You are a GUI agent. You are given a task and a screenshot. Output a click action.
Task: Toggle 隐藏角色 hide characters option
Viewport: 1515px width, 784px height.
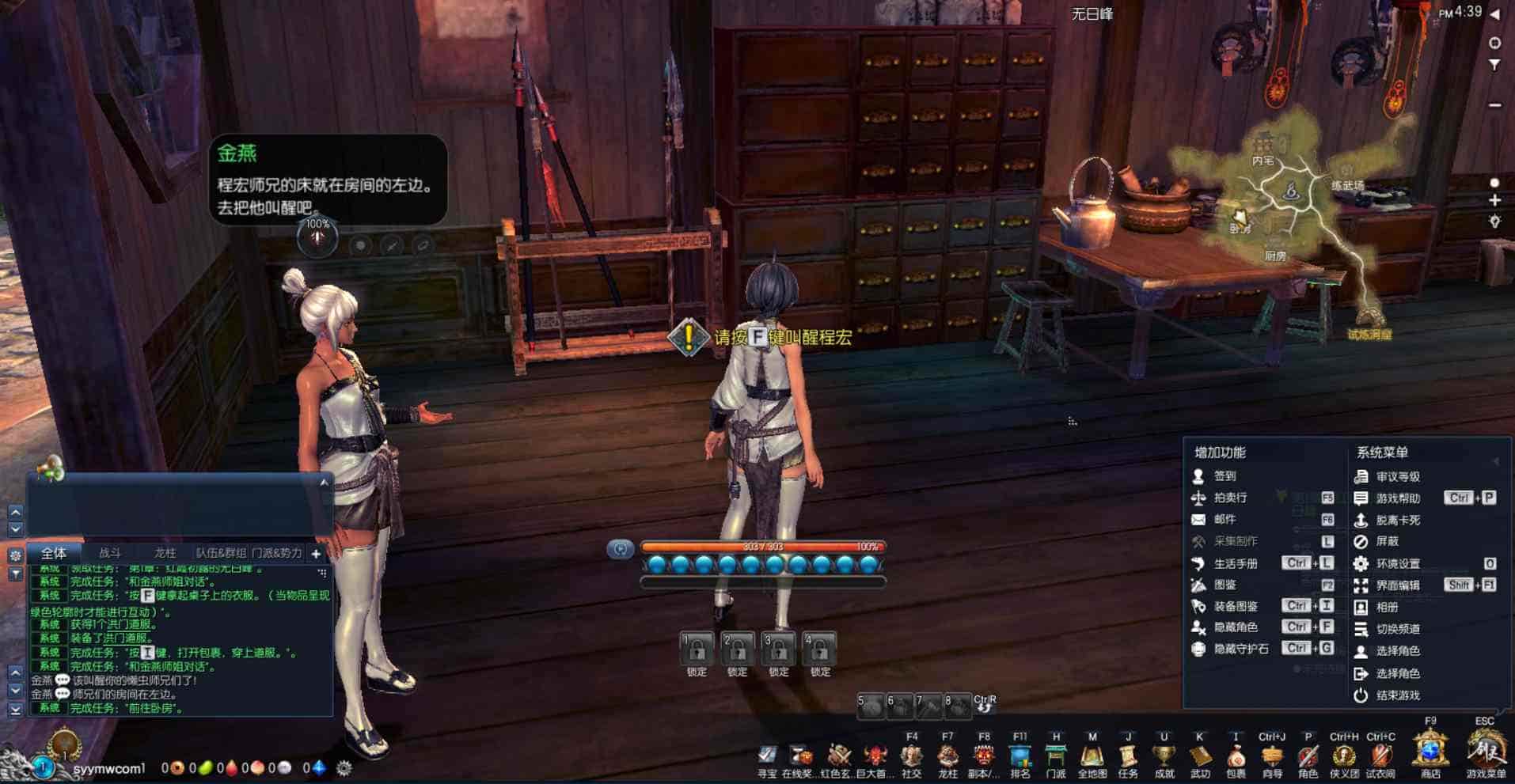pos(1235,627)
